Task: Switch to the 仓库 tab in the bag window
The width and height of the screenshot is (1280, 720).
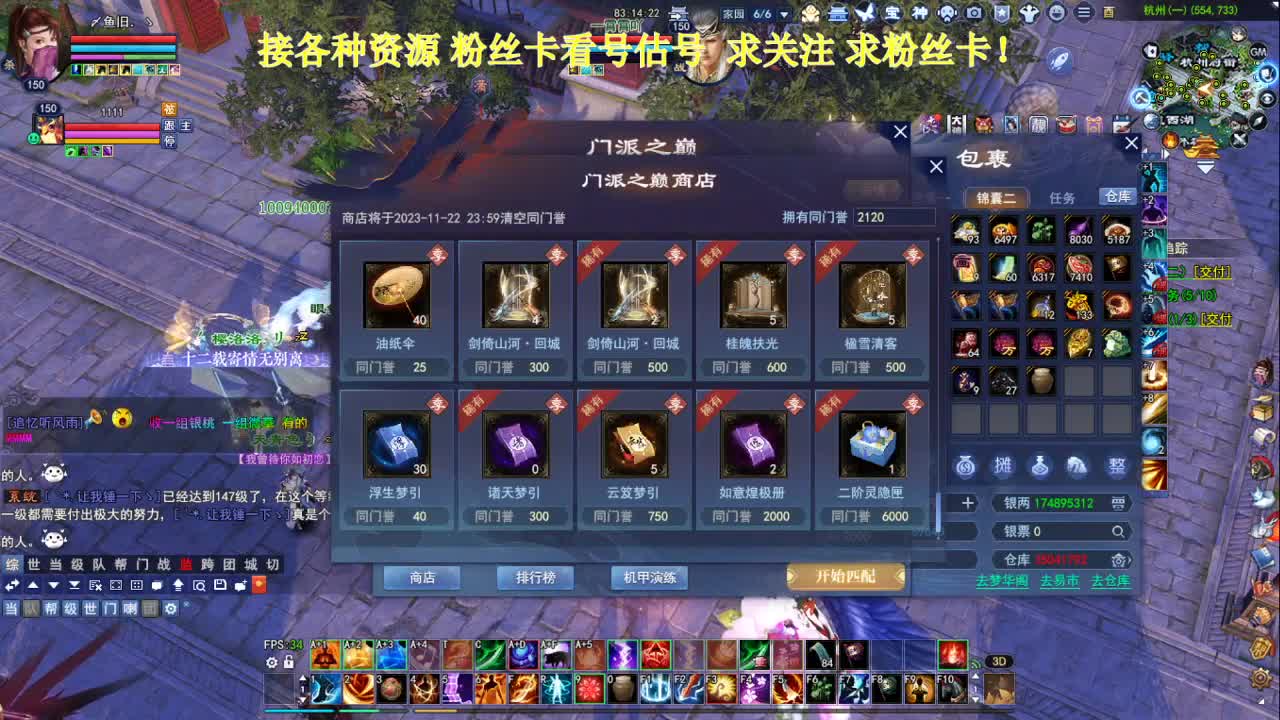Action: (x=1117, y=197)
